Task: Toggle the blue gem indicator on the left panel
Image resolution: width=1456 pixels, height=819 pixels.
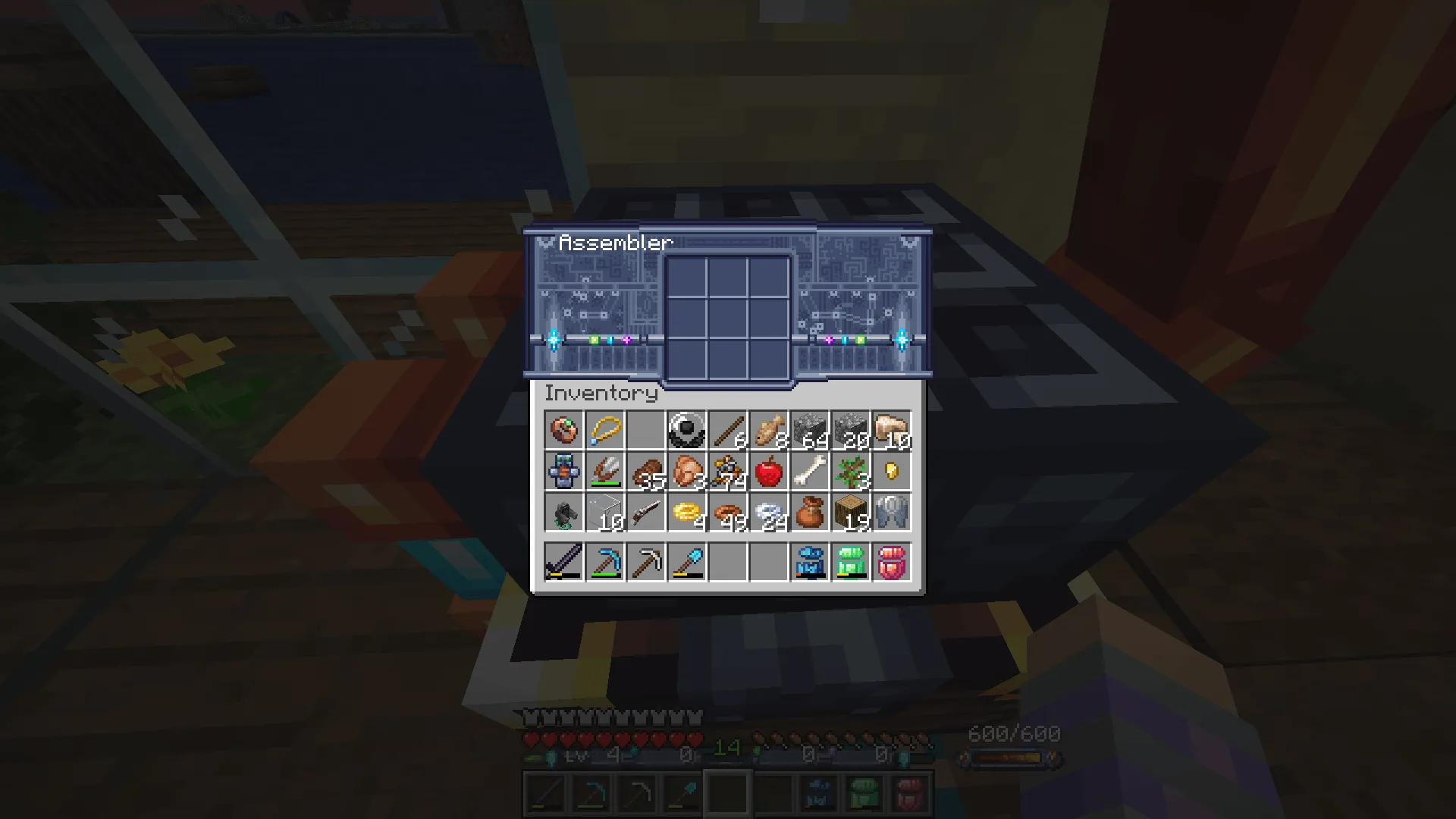Action: click(x=610, y=340)
